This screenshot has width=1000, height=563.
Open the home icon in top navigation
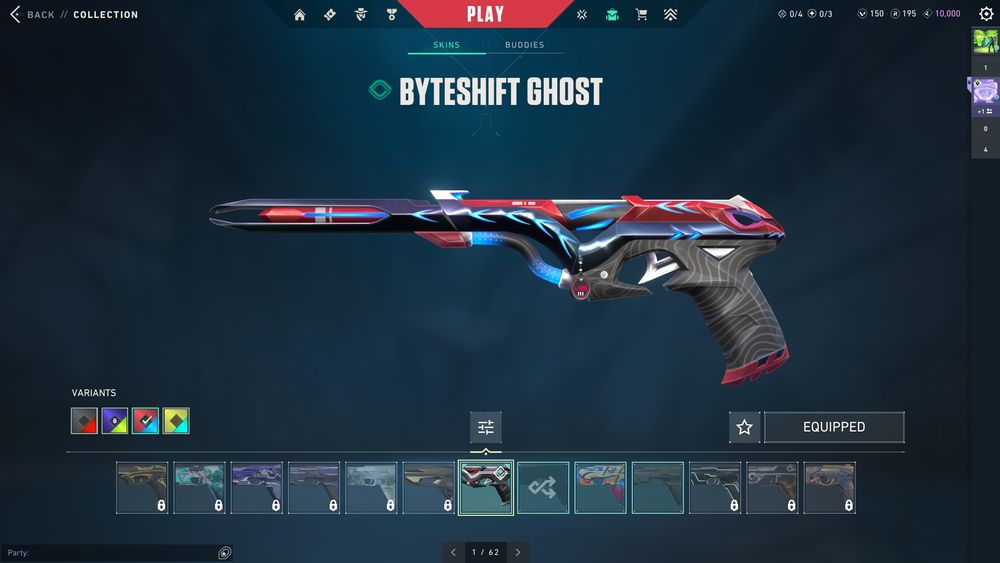click(x=299, y=15)
